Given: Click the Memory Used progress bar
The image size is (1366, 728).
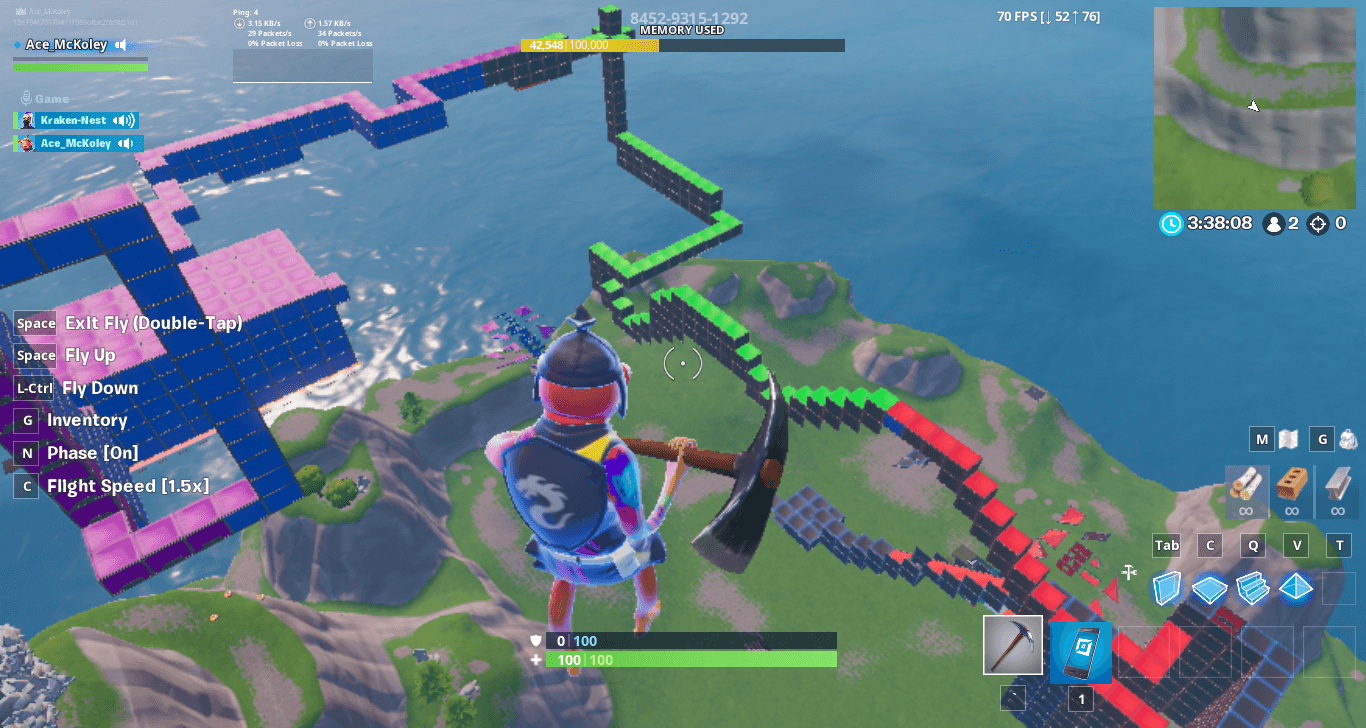Looking at the screenshot, I should (683, 44).
